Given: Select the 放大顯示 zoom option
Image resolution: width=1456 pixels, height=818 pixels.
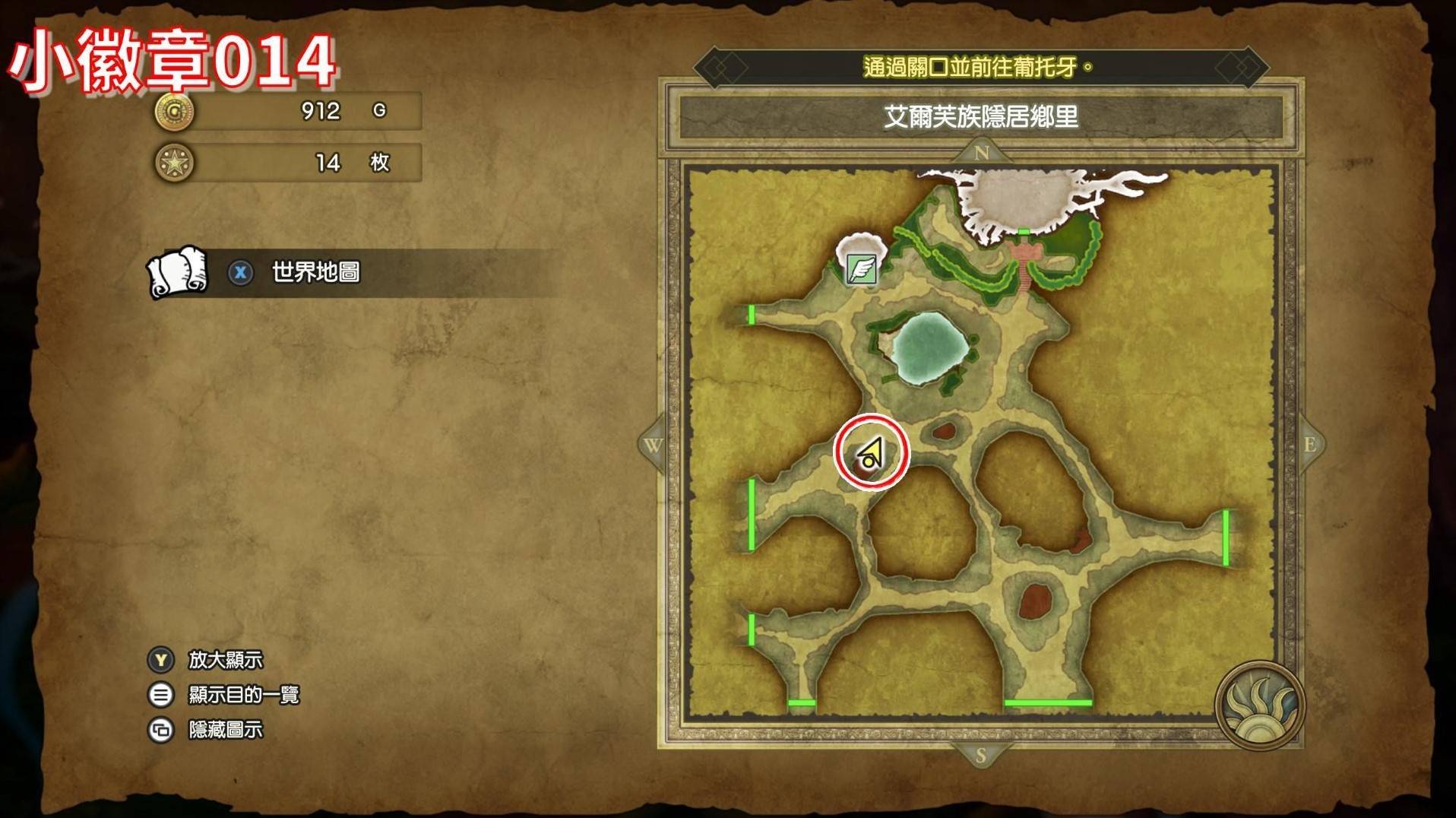Looking at the screenshot, I should point(225,660).
